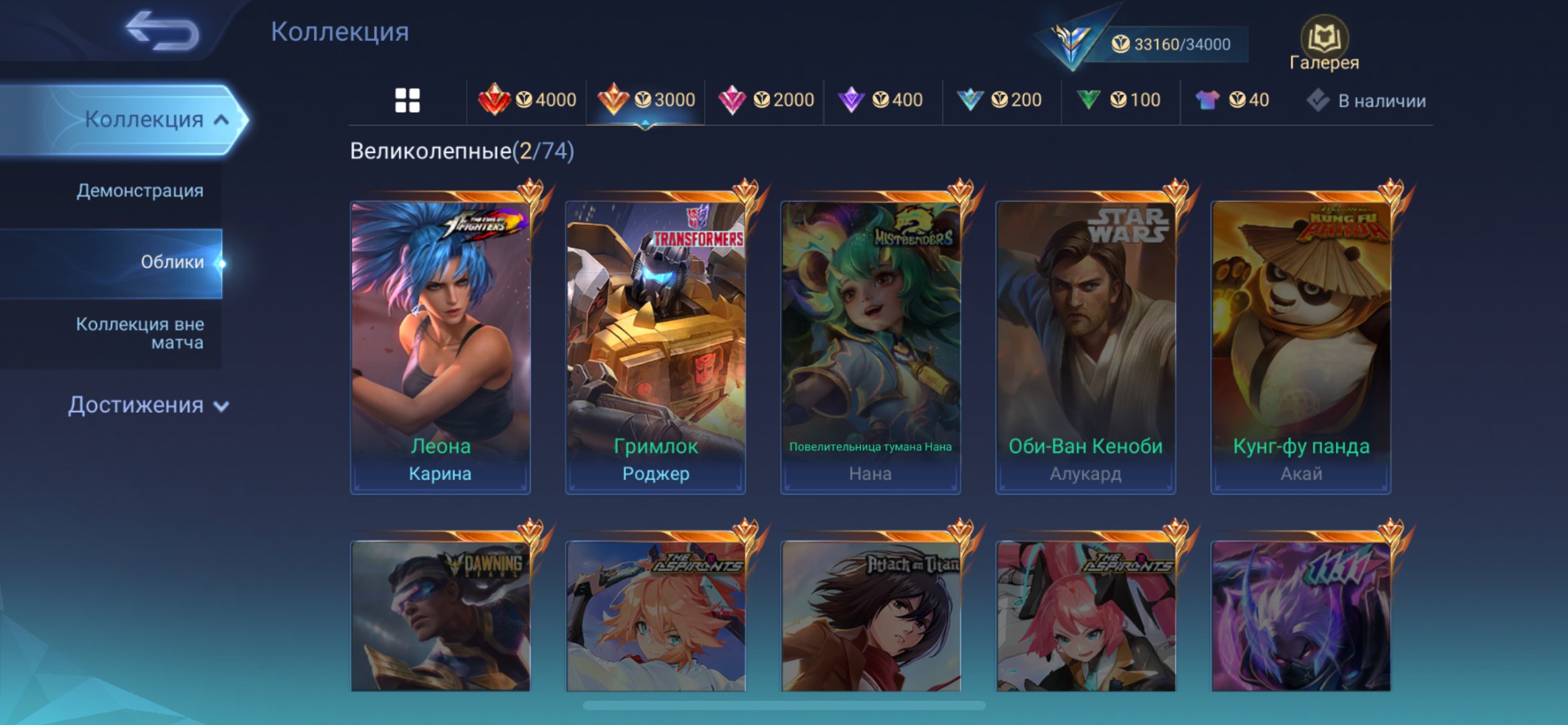This screenshot has height=725, width=1568.
Task: Show all skins with the grid filter
Action: coord(407,100)
